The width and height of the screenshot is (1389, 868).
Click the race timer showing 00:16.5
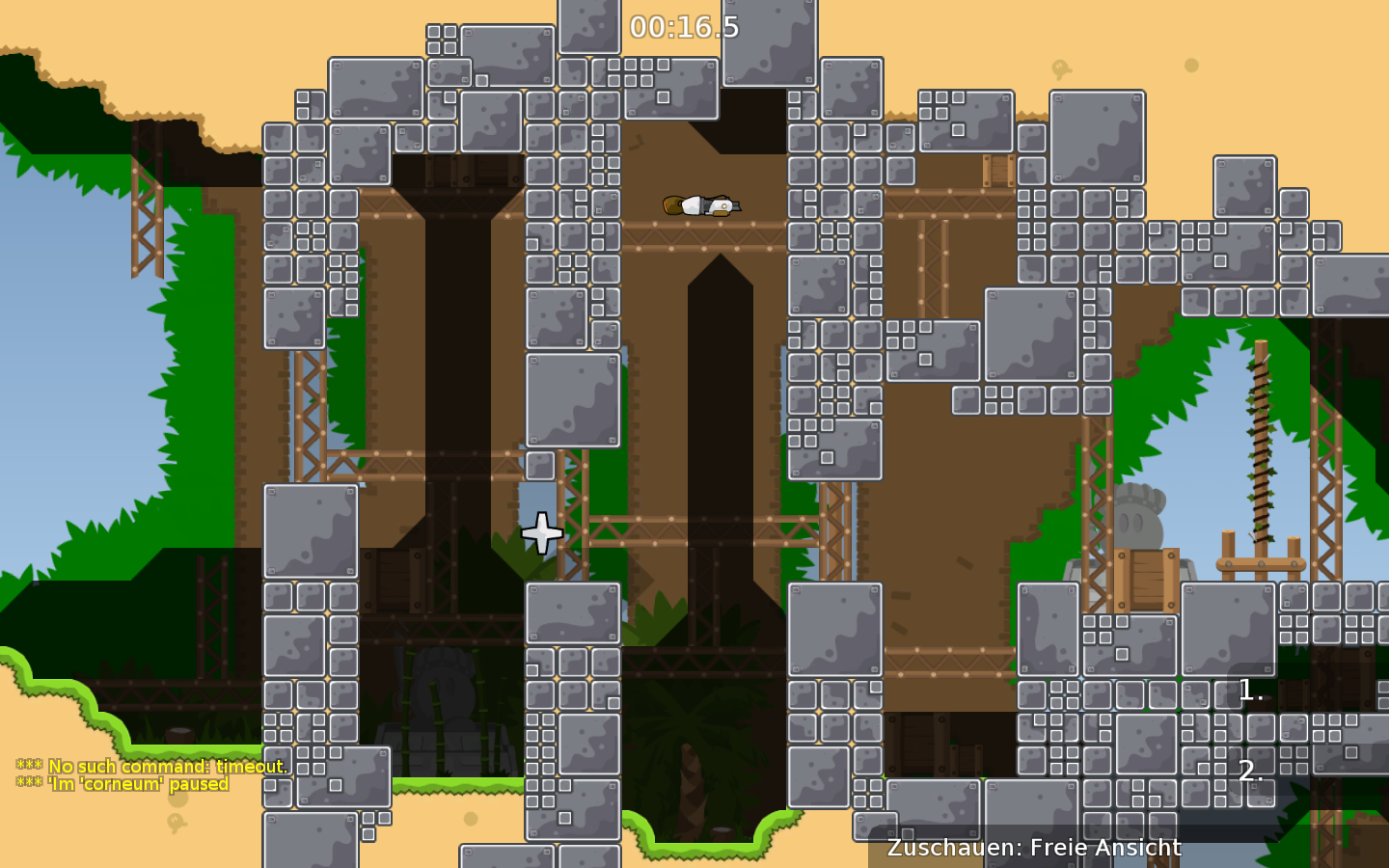pyautogui.click(x=684, y=27)
